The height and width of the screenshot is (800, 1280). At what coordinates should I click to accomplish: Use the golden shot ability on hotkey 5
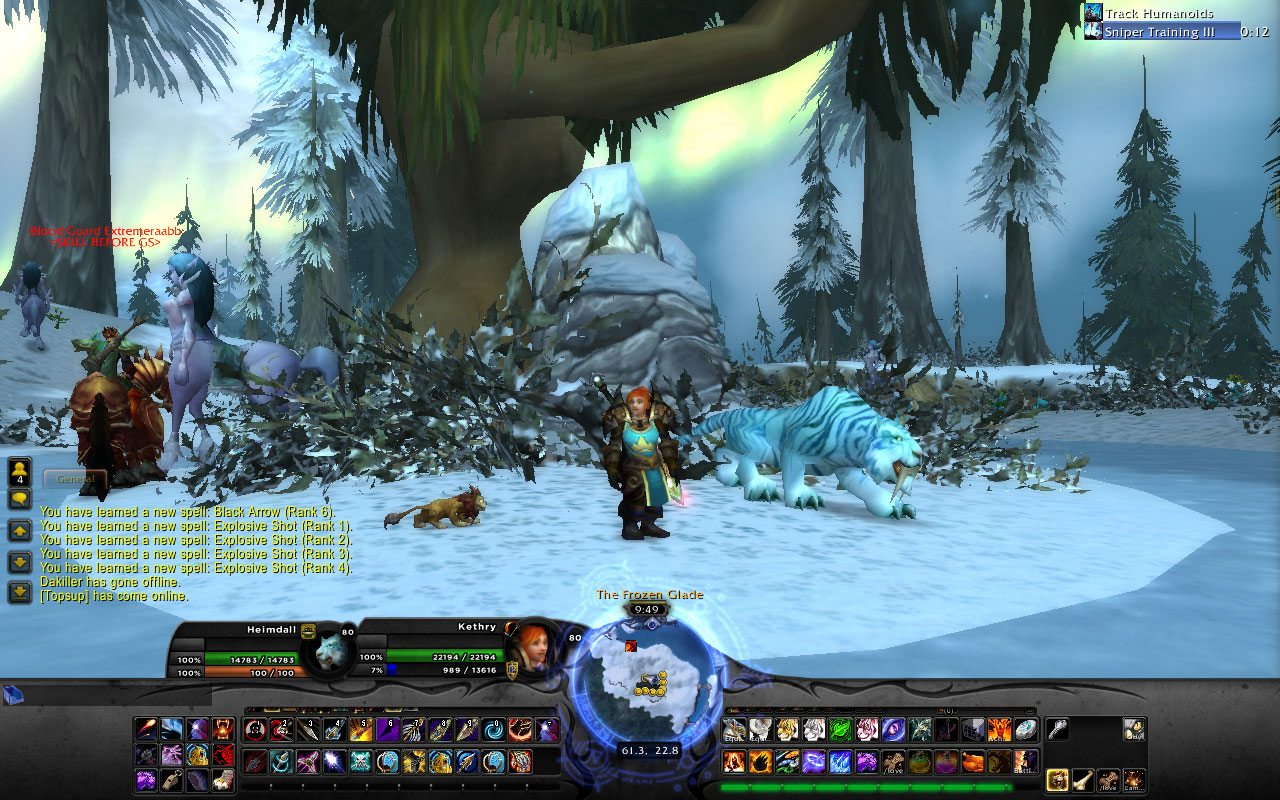pos(360,730)
